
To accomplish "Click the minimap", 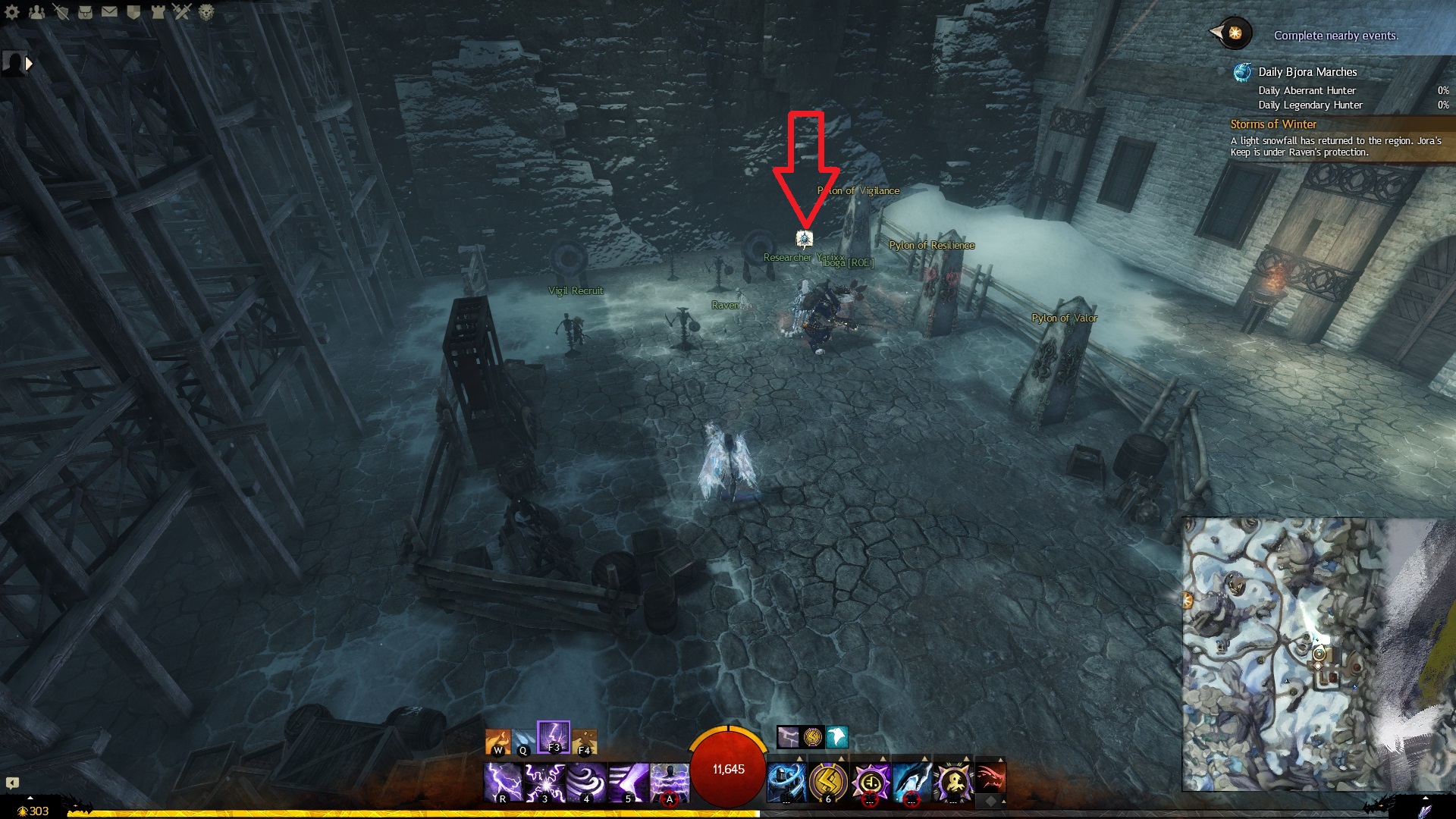I will [x=1289, y=654].
